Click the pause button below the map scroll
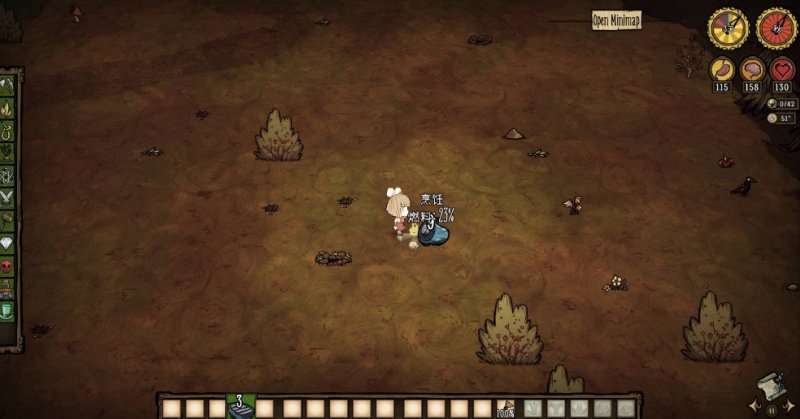This screenshot has height=419, width=800. (770, 409)
